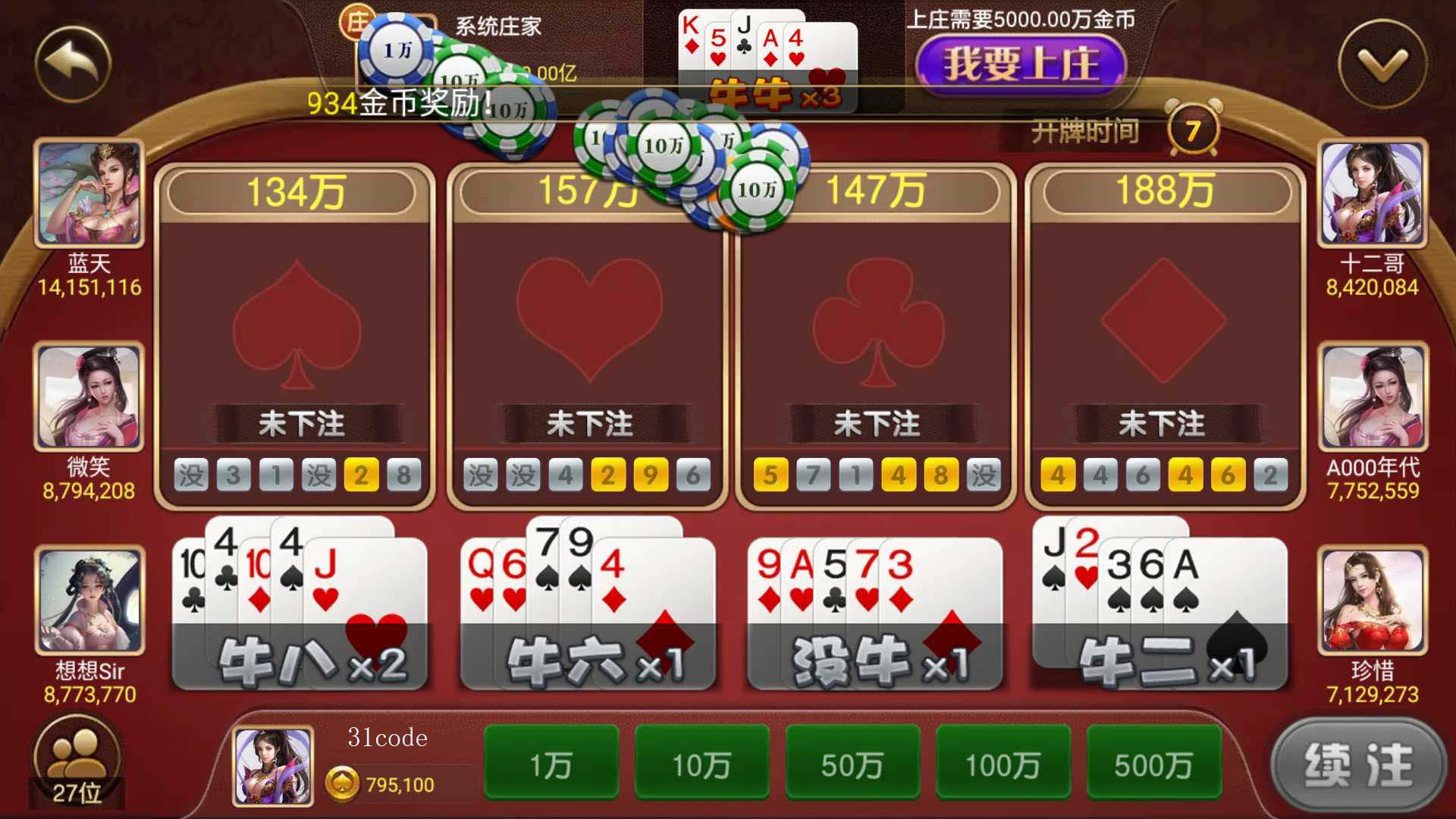
Task: Select the diamond betting area
Action: [x=1163, y=326]
